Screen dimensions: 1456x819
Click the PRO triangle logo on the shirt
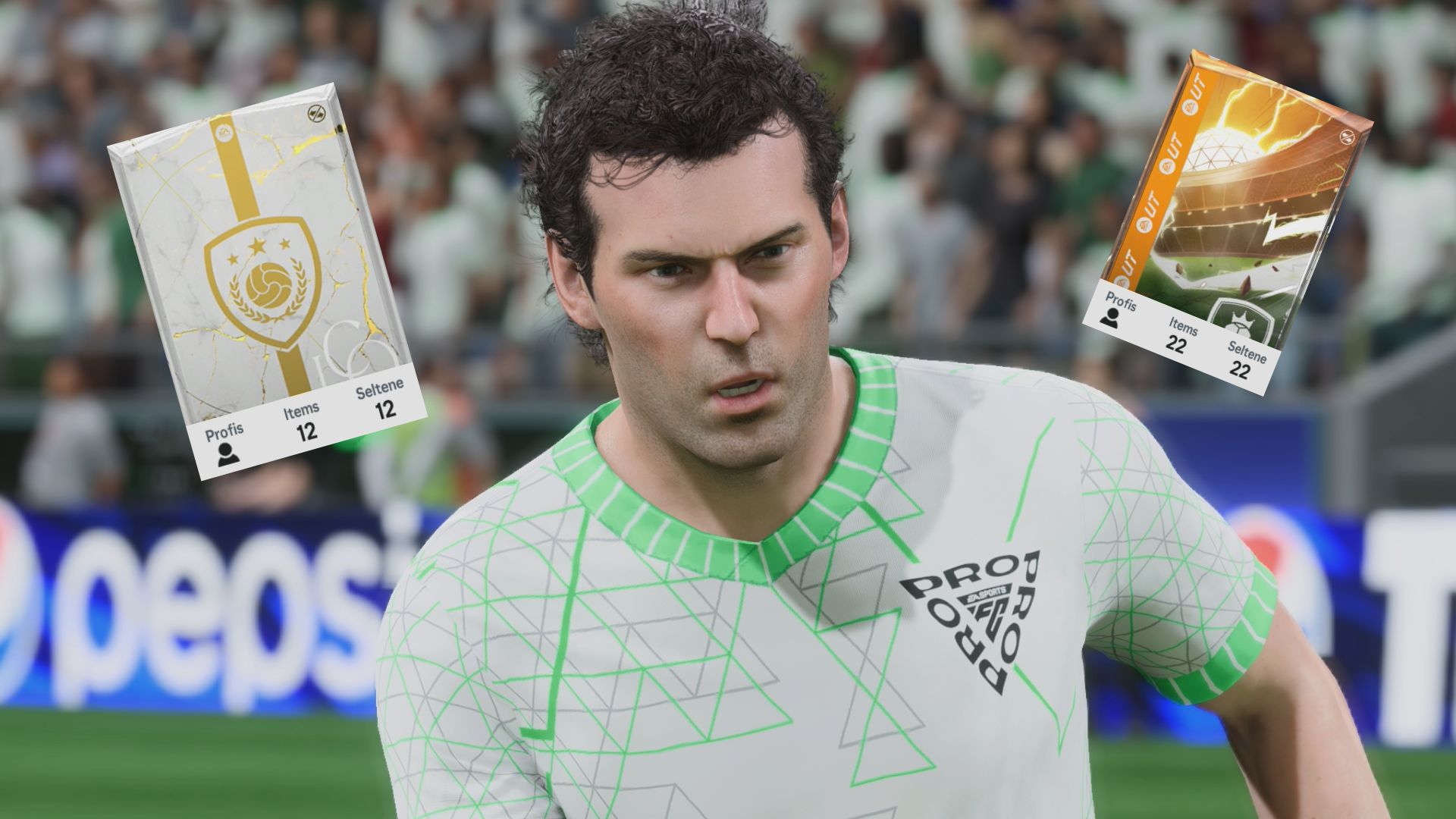tap(972, 622)
